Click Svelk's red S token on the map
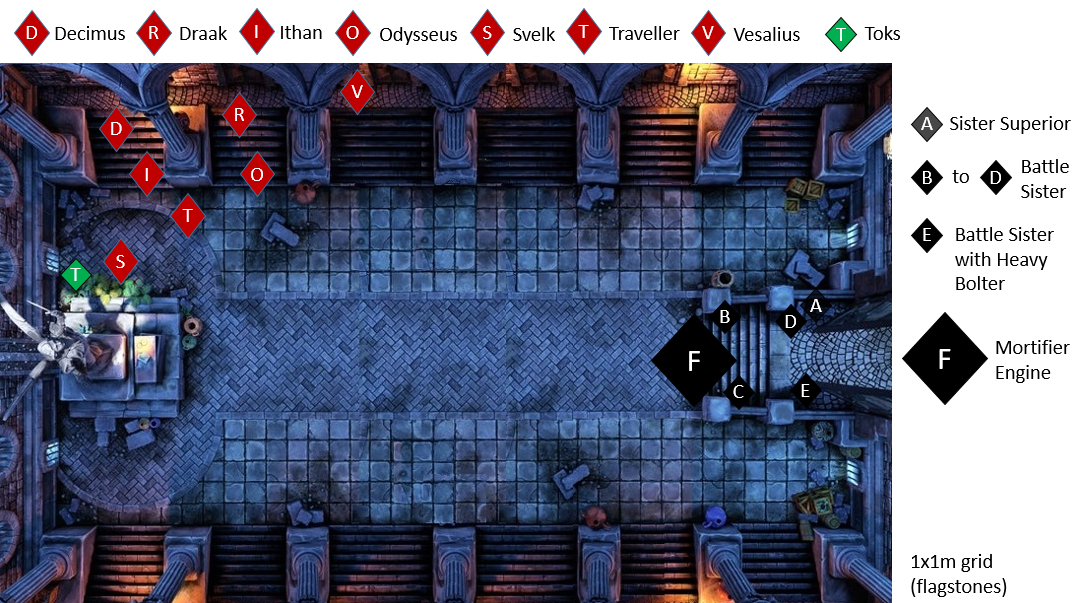 [120, 262]
